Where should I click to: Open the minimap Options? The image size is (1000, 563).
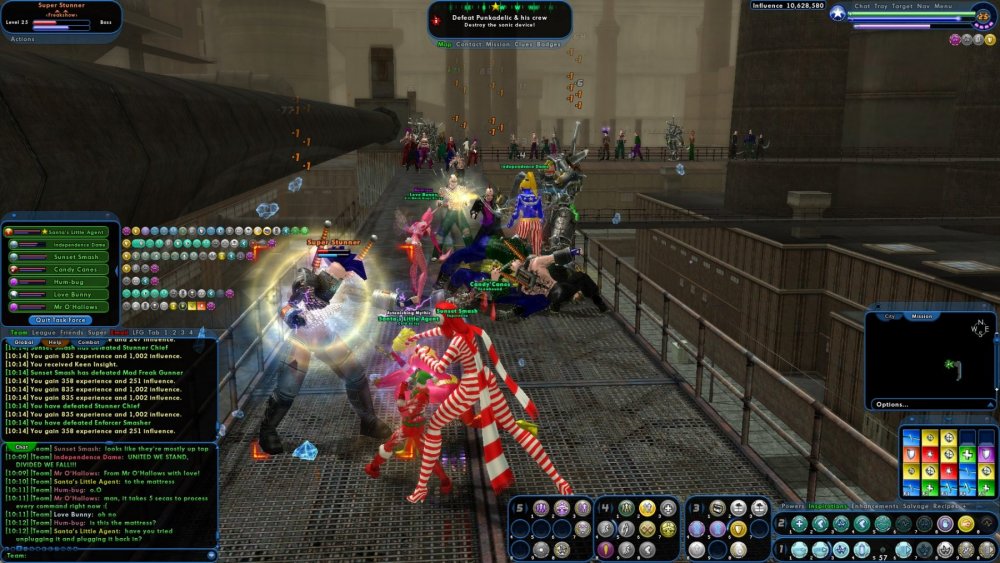(890, 404)
